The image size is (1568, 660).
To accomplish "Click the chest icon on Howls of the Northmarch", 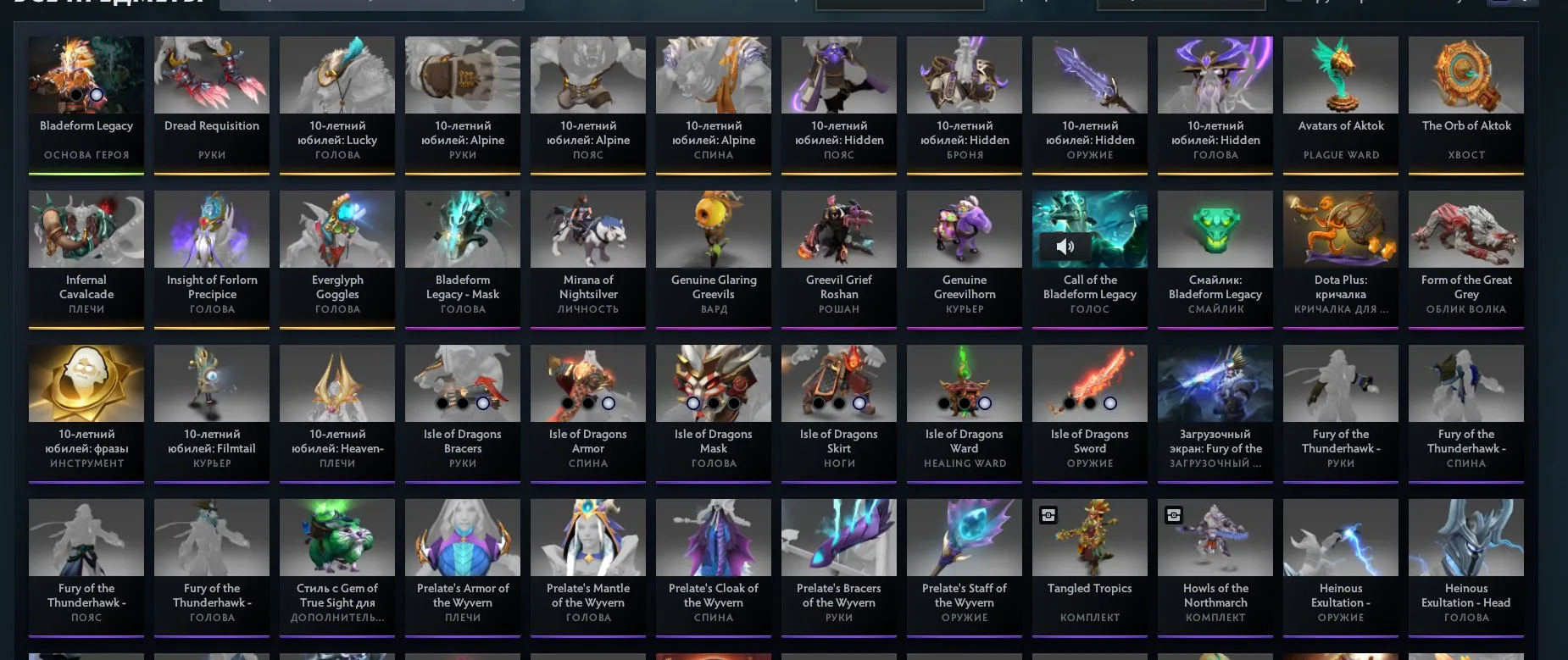I will tap(1174, 515).
